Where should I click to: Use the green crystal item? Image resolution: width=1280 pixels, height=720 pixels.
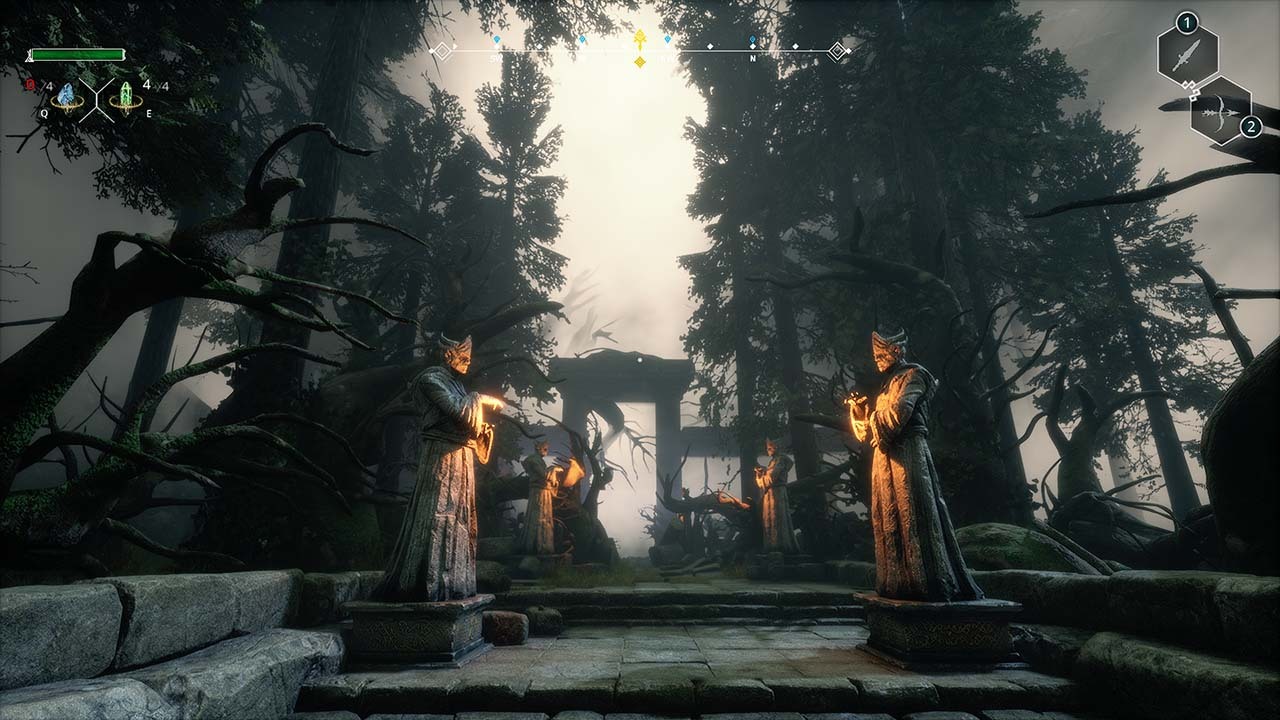(x=126, y=96)
